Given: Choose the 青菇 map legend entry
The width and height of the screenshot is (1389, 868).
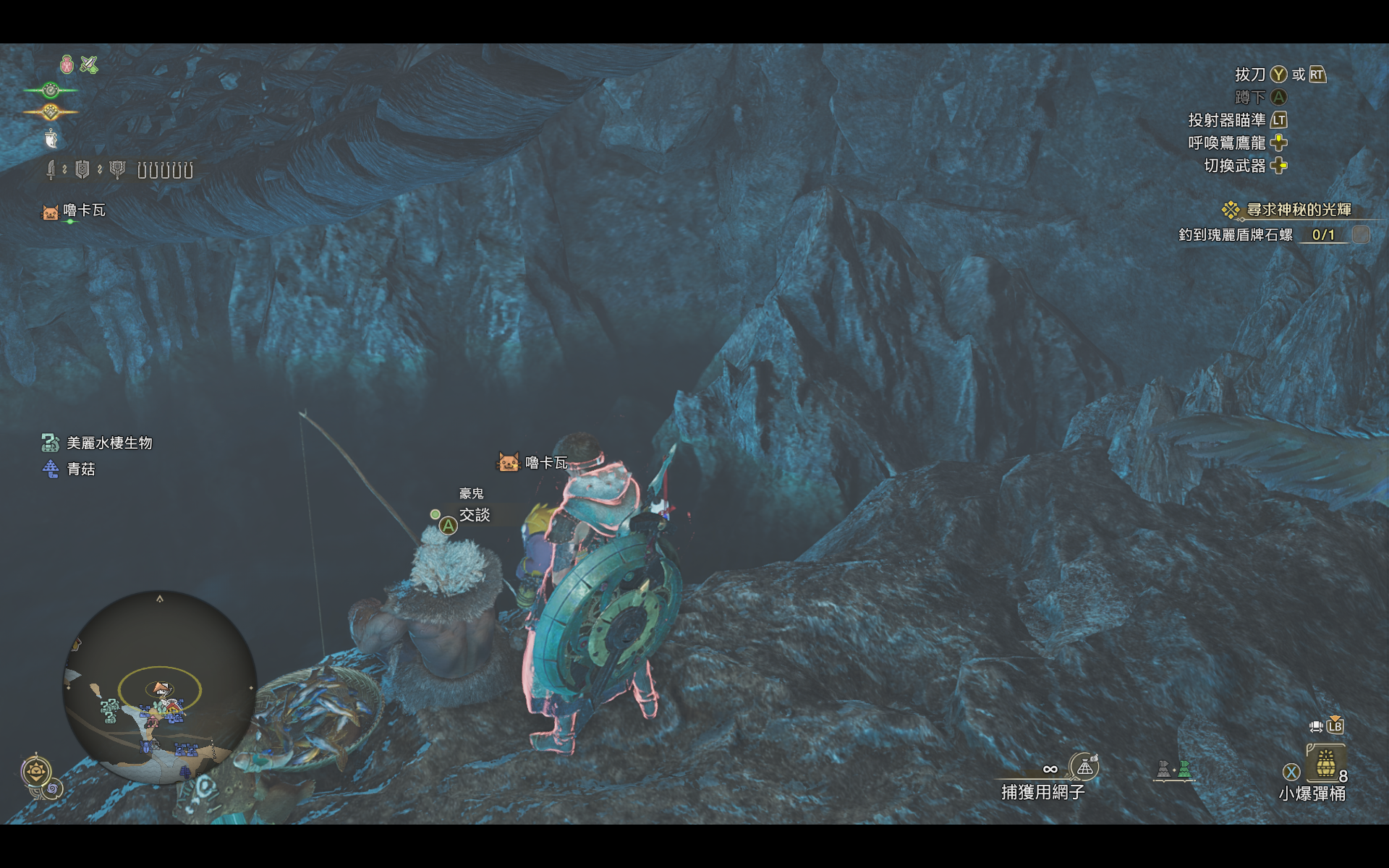Looking at the screenshot, I should 69,469.
